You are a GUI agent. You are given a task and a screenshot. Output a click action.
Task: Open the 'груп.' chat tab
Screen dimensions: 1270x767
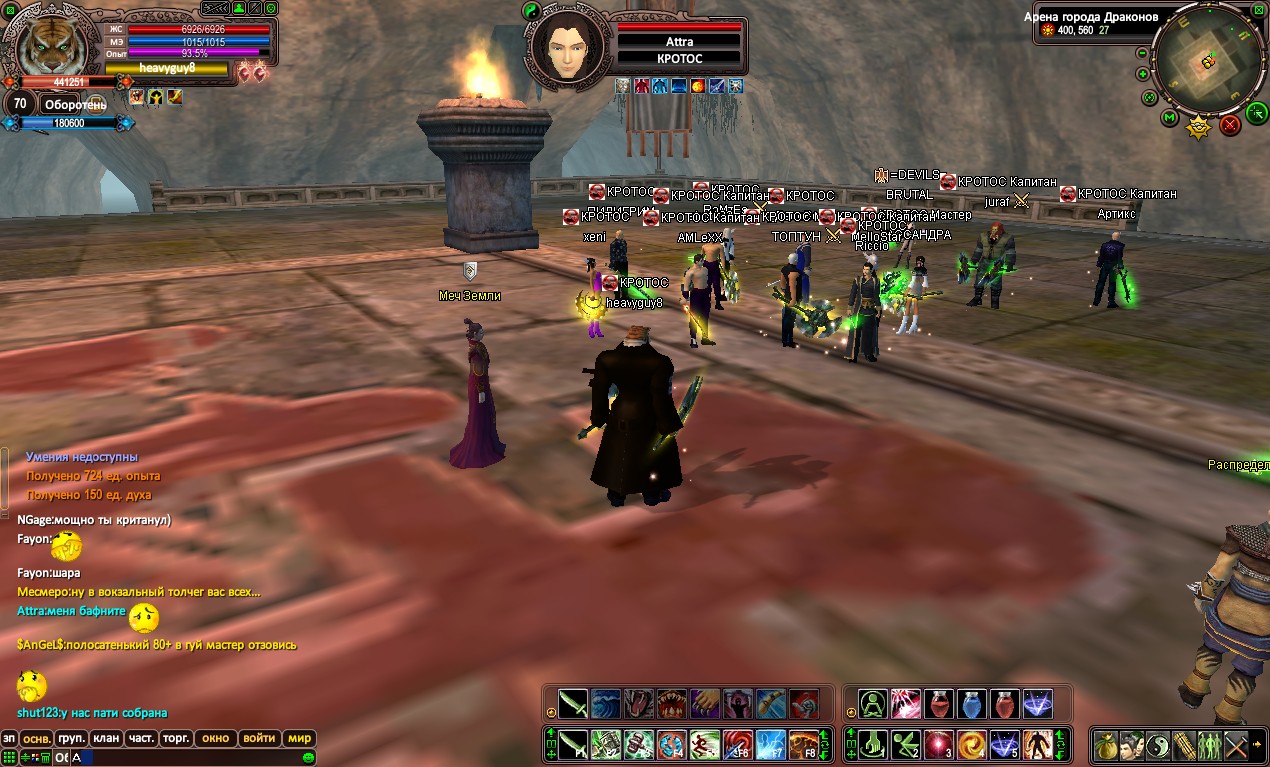click(71, 738)
